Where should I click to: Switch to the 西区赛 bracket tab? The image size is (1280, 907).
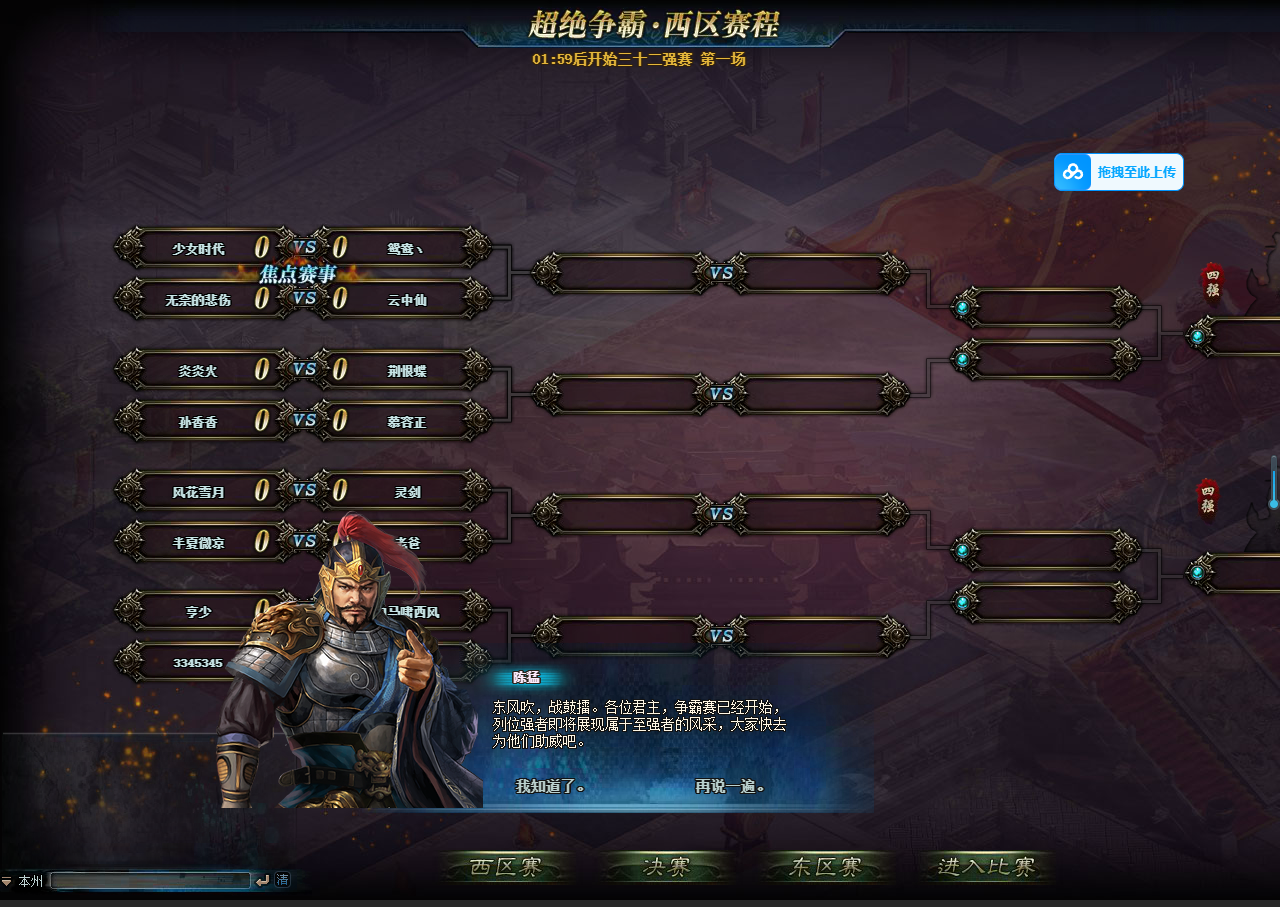coord(507,867)
